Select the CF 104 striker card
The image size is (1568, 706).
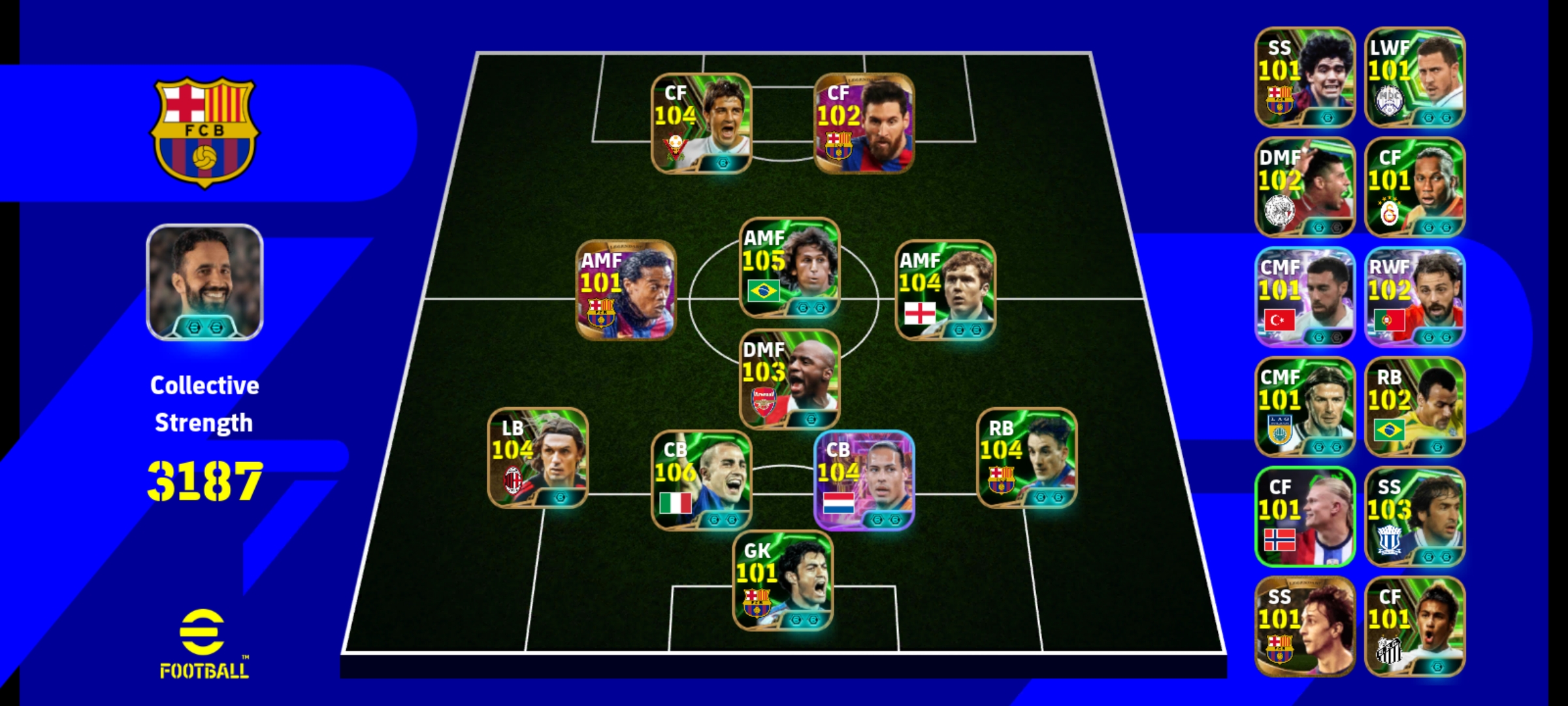point(701,123)
